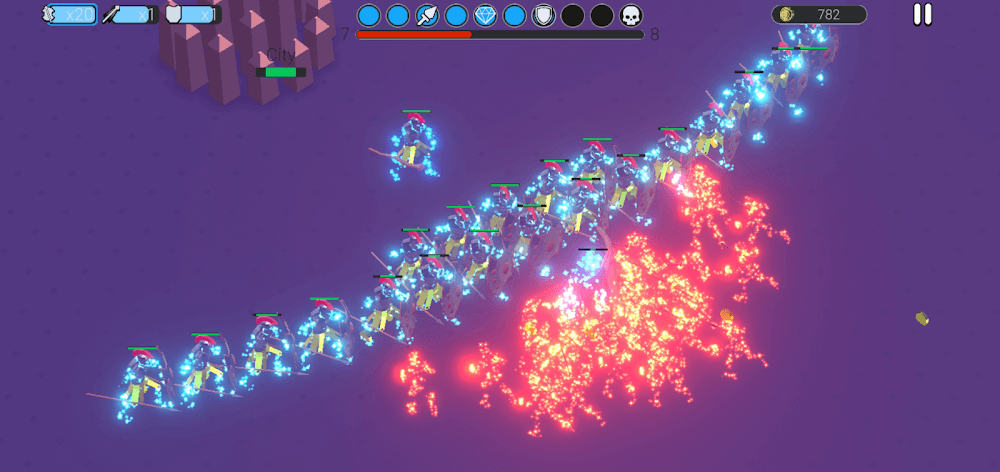The width and height of the screenshot is (1000, 472).
Task: Select the shield x1 defense panel
Action: click(x=191, y=15)
